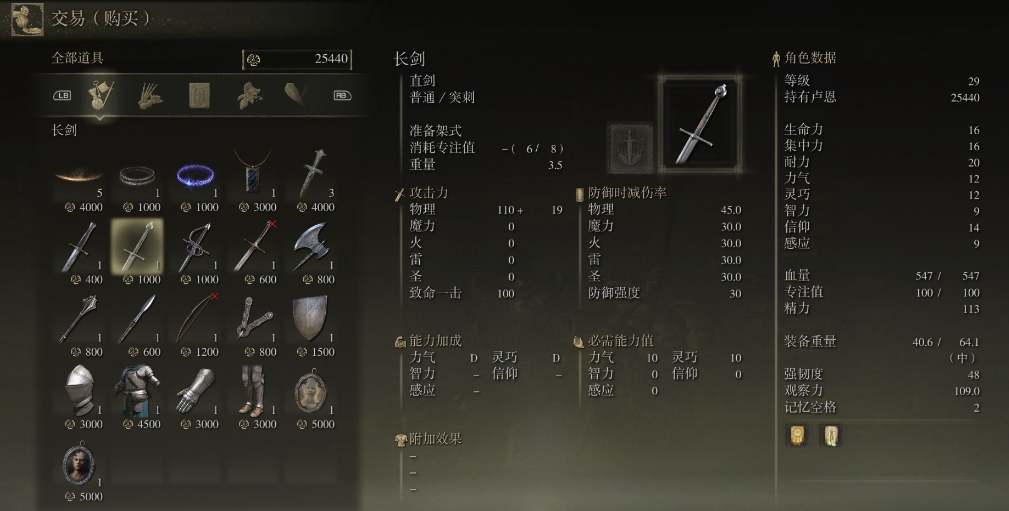Select the highlighted longsword priced 1000
This screenshot has width=1009, height=511.
138,247
